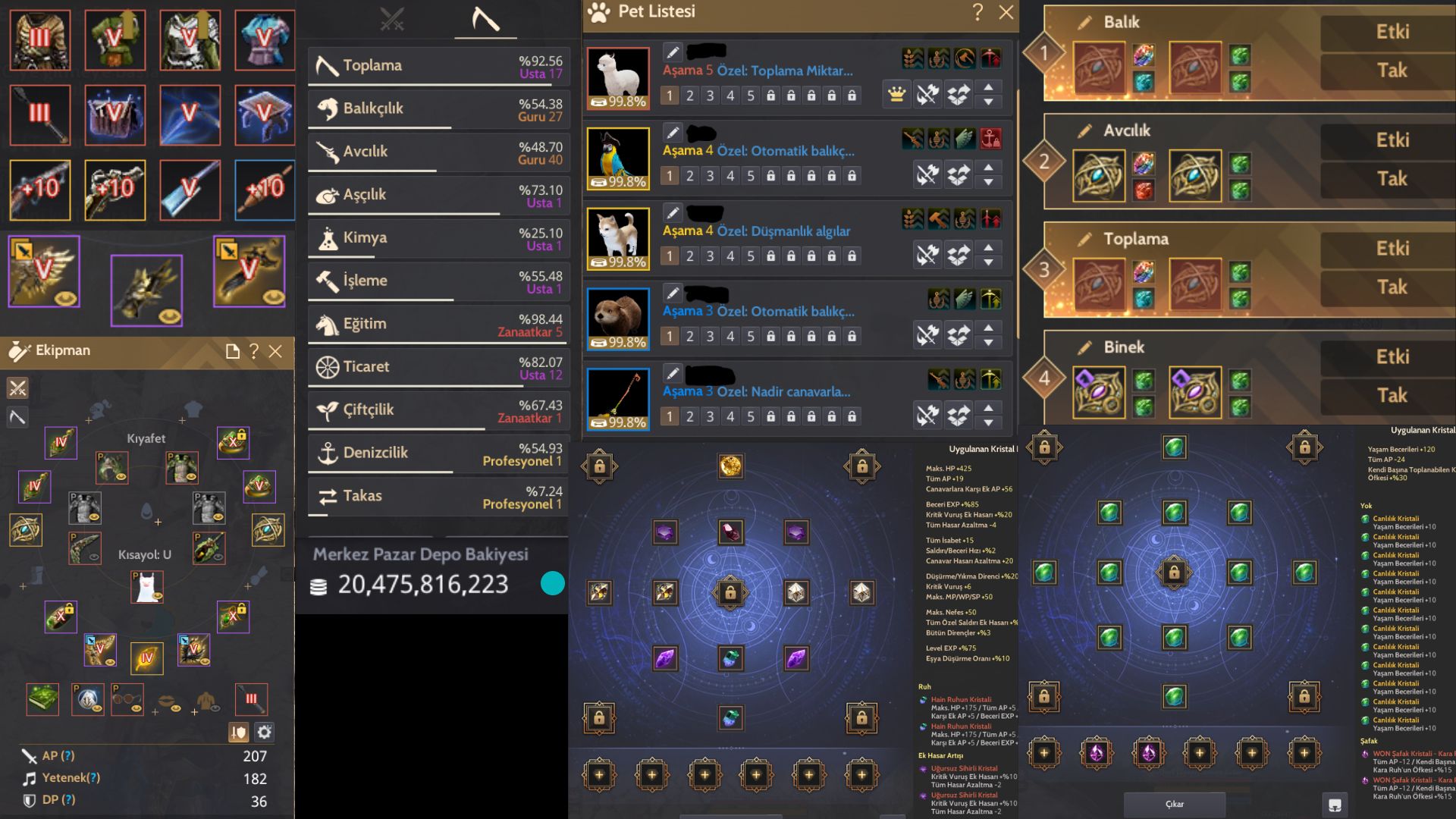Image resolution: width=1456 pixels, height=819 pixels.
Task: Click the settings gear in Ekipman panel
Action: point(263,732)
